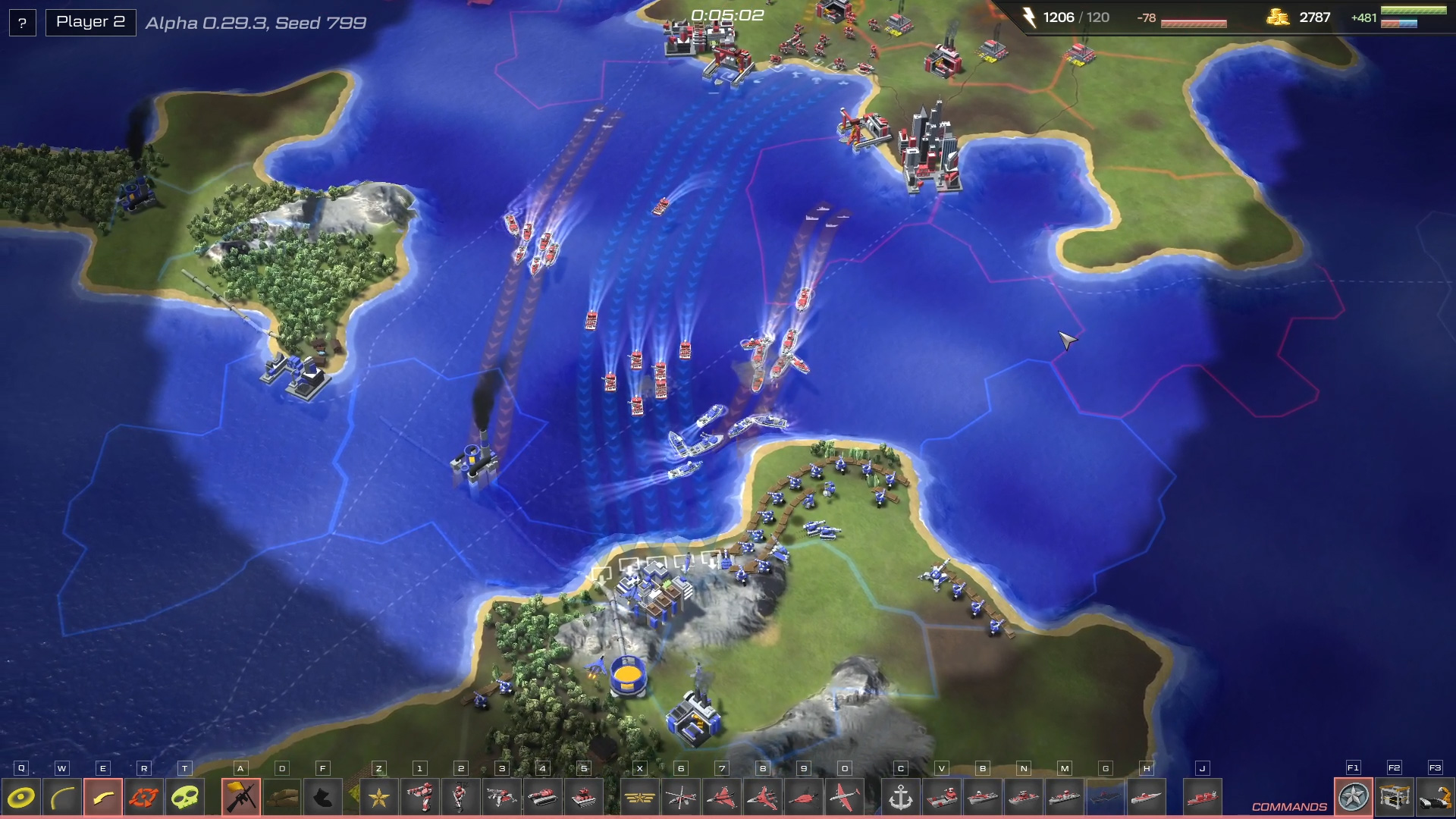The width and height of the screenshot is (1456, 819).
Task: Select the white anchor naval icon
Action: [901, 798]
